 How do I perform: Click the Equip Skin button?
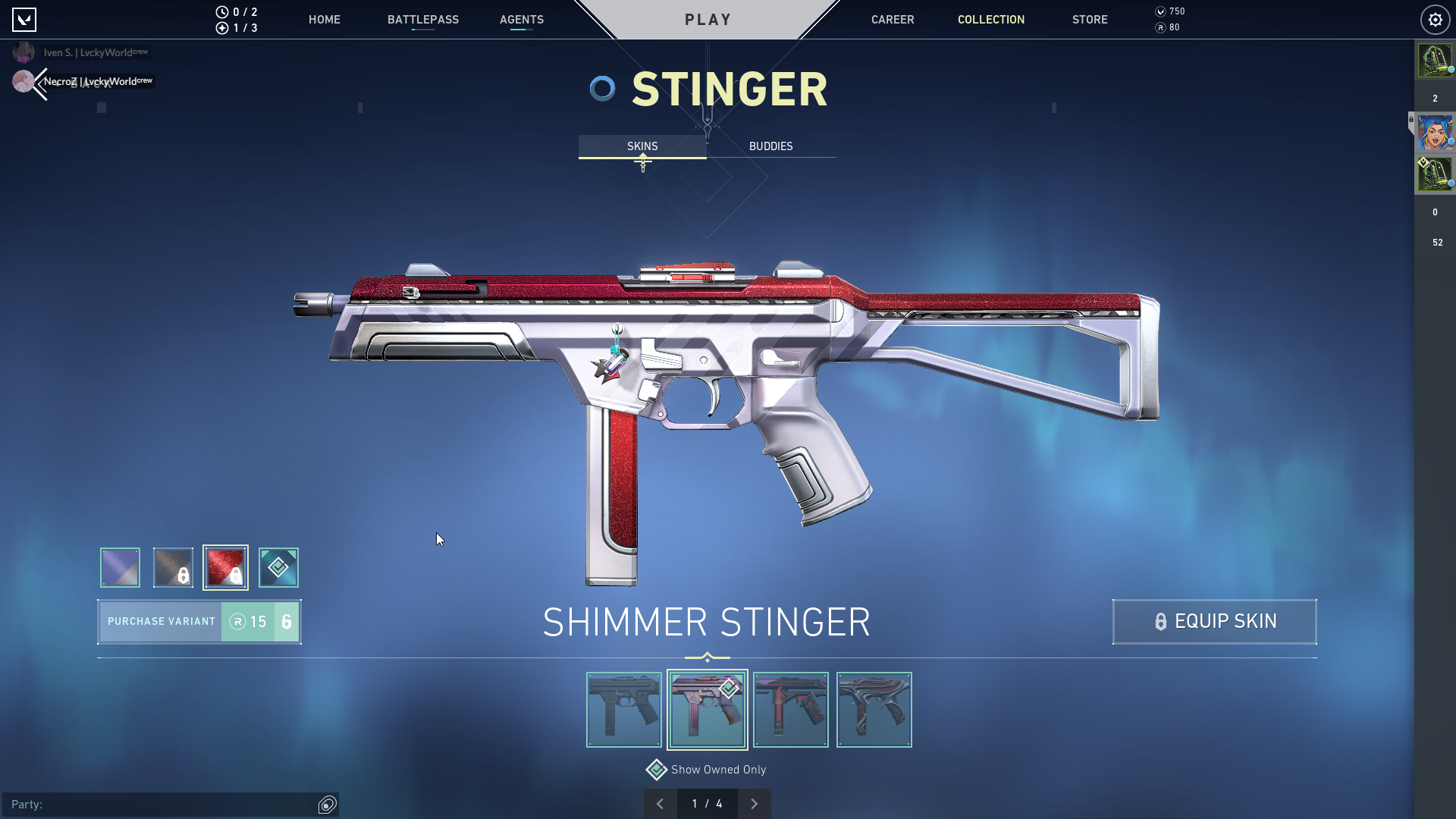click(x=1214, y=622)
